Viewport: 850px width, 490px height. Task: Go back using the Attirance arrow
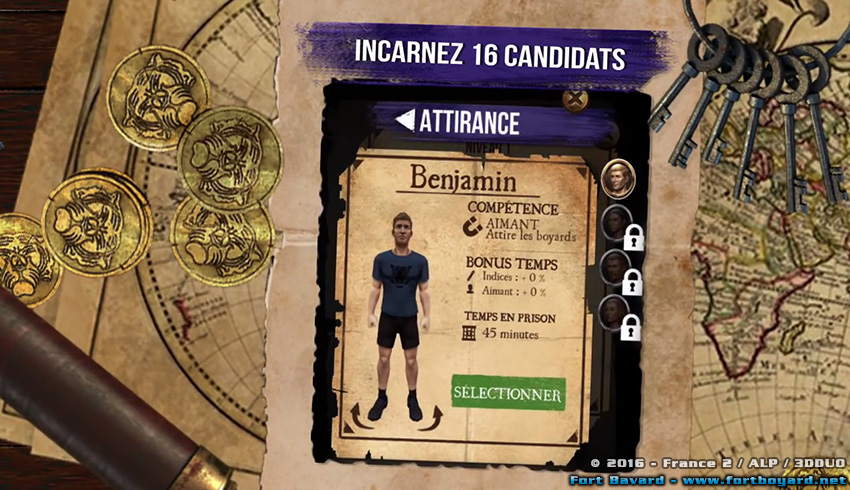(x=405, y=121)
